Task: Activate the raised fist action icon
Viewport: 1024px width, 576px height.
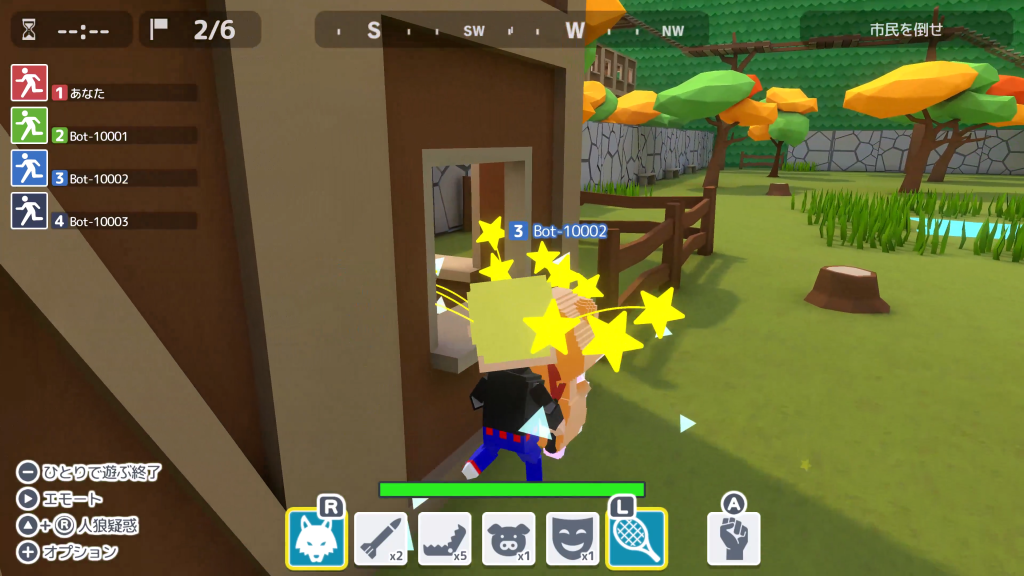Action: 734,538
